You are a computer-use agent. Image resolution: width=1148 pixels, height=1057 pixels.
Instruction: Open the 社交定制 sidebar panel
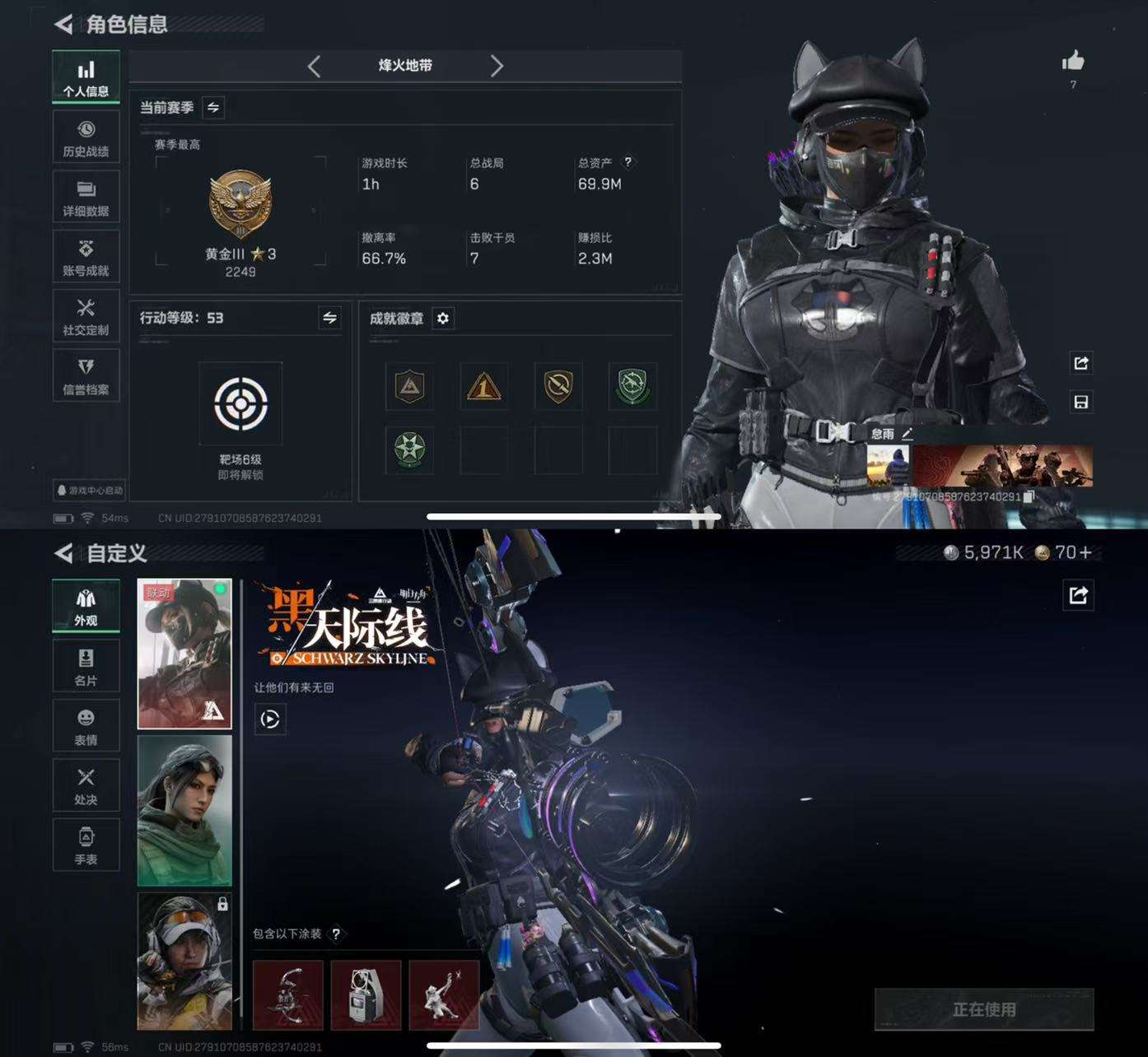click(86, 315)
